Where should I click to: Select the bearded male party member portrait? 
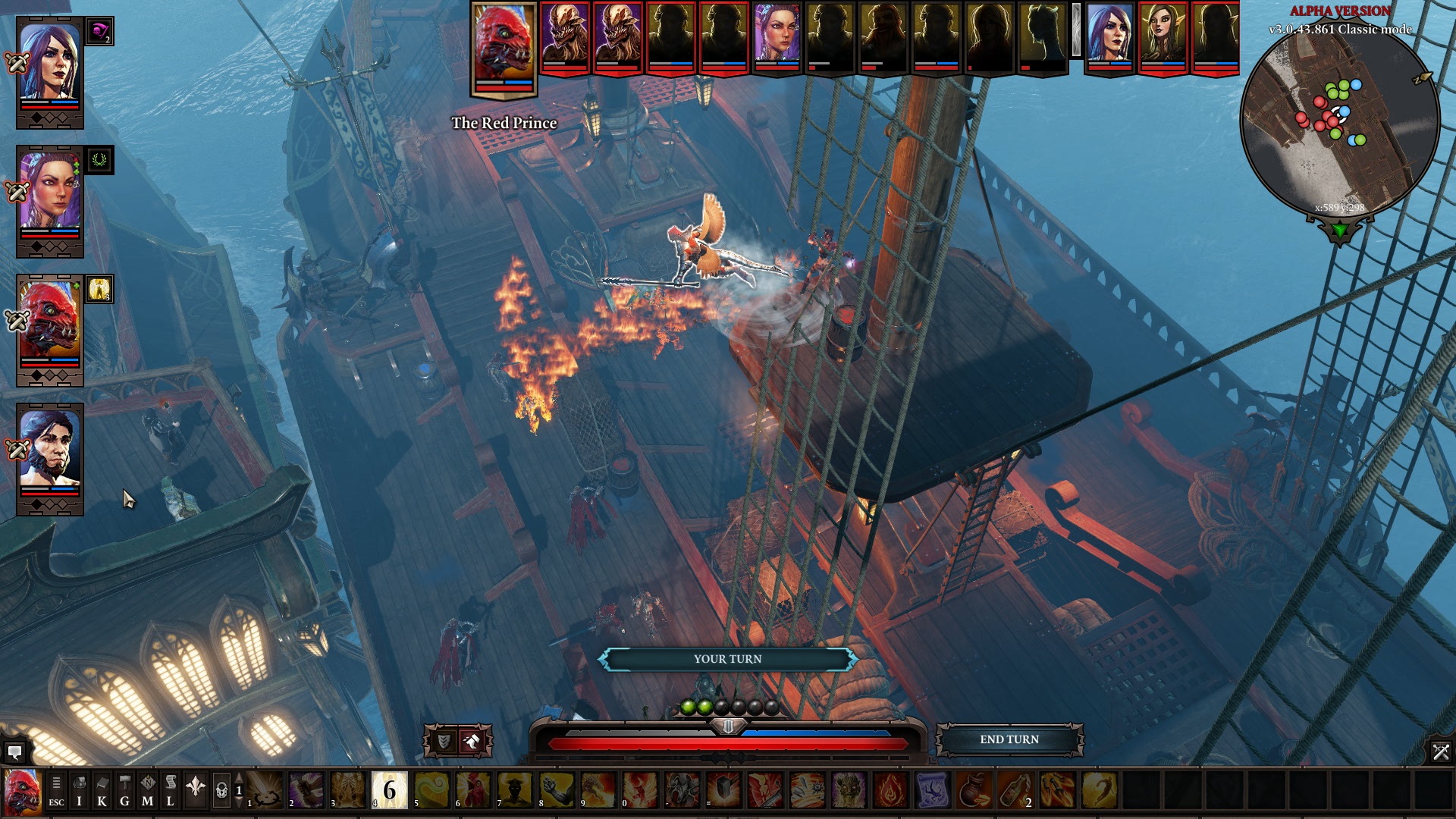click(49, 453)
